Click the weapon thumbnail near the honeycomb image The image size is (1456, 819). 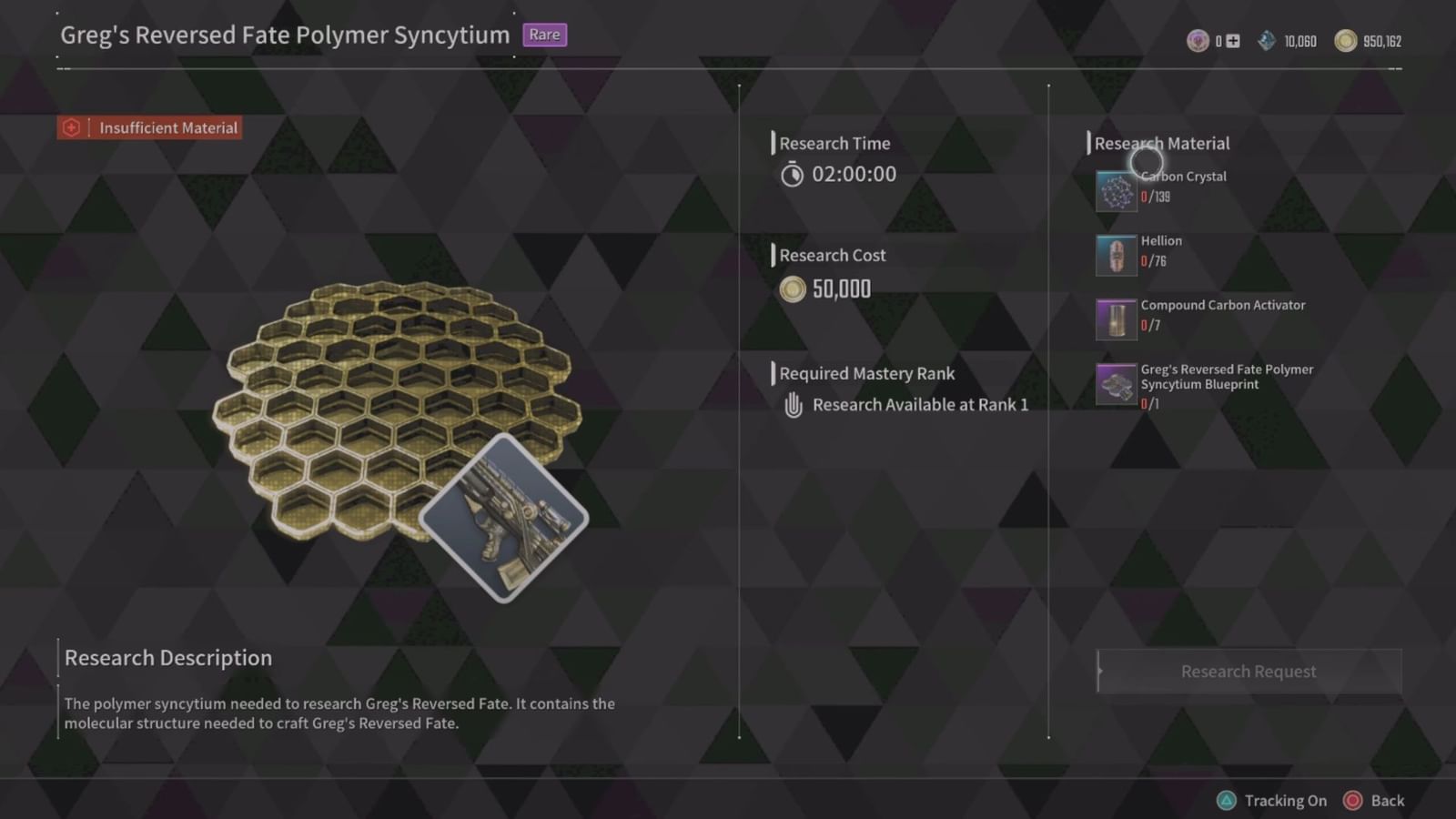pyautogui.click(x=504, y=521)
